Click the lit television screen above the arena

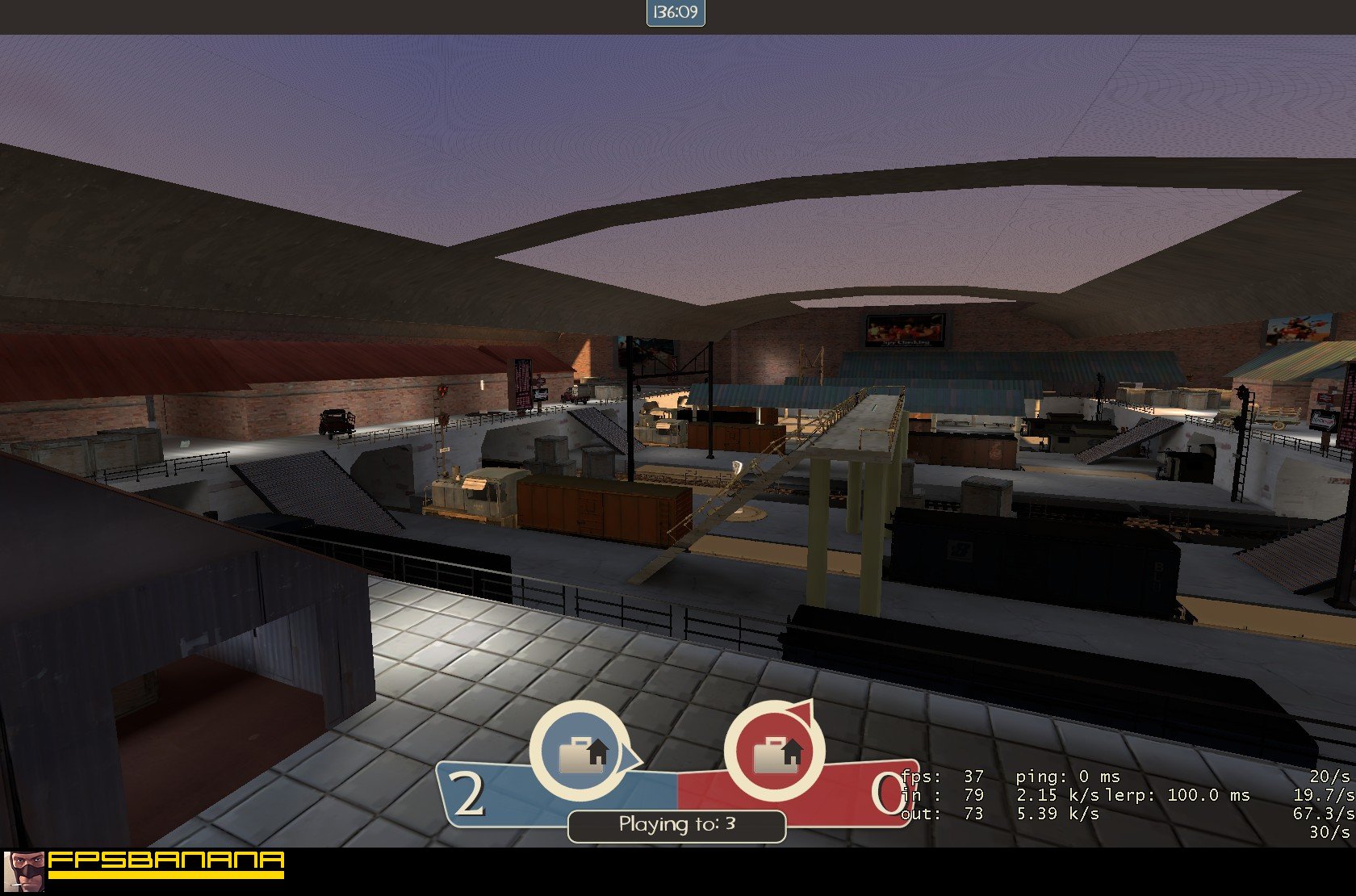[x=905, y=326]
